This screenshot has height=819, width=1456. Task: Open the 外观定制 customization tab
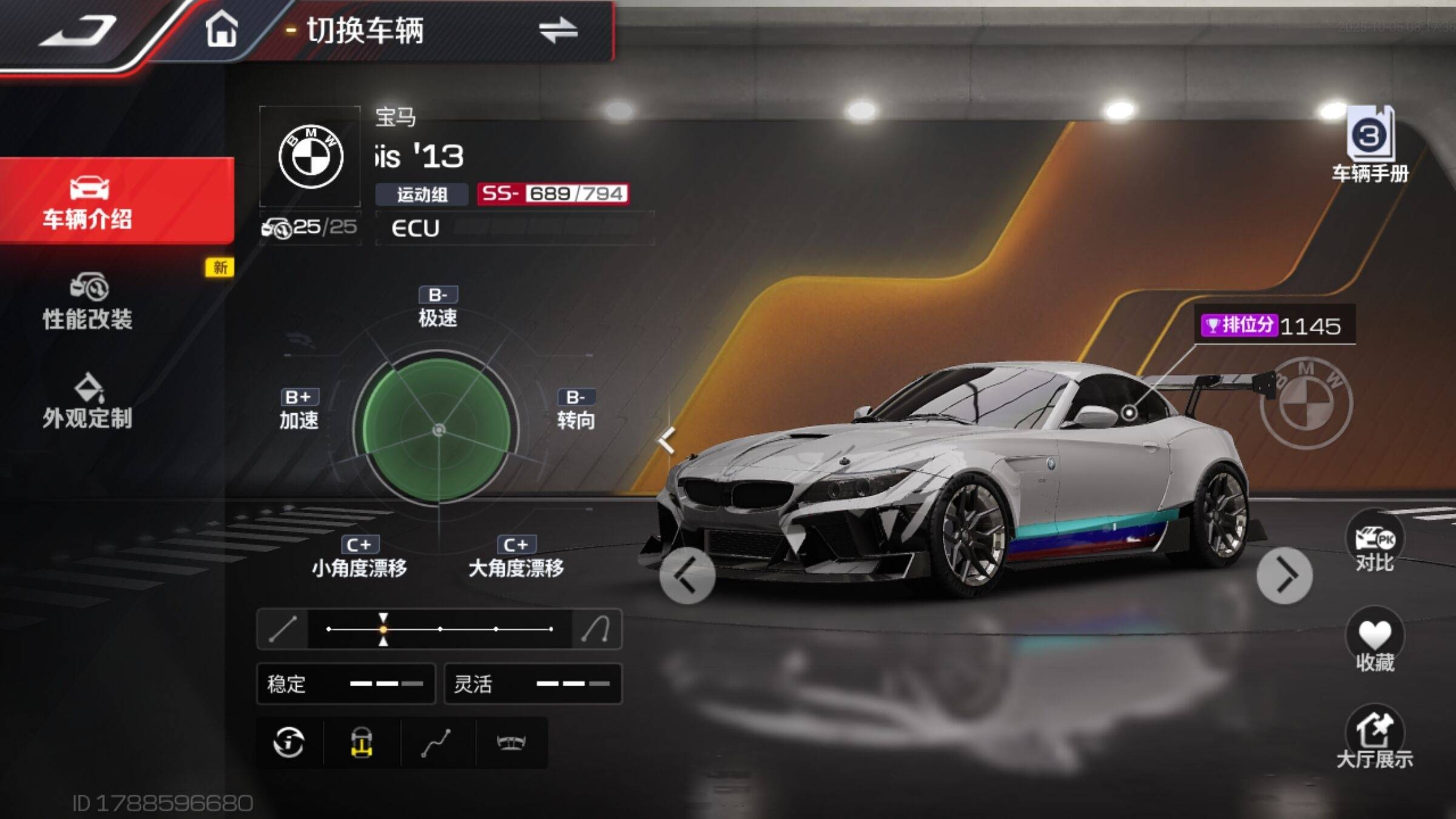pyautogui.click(x=88, y=402)
